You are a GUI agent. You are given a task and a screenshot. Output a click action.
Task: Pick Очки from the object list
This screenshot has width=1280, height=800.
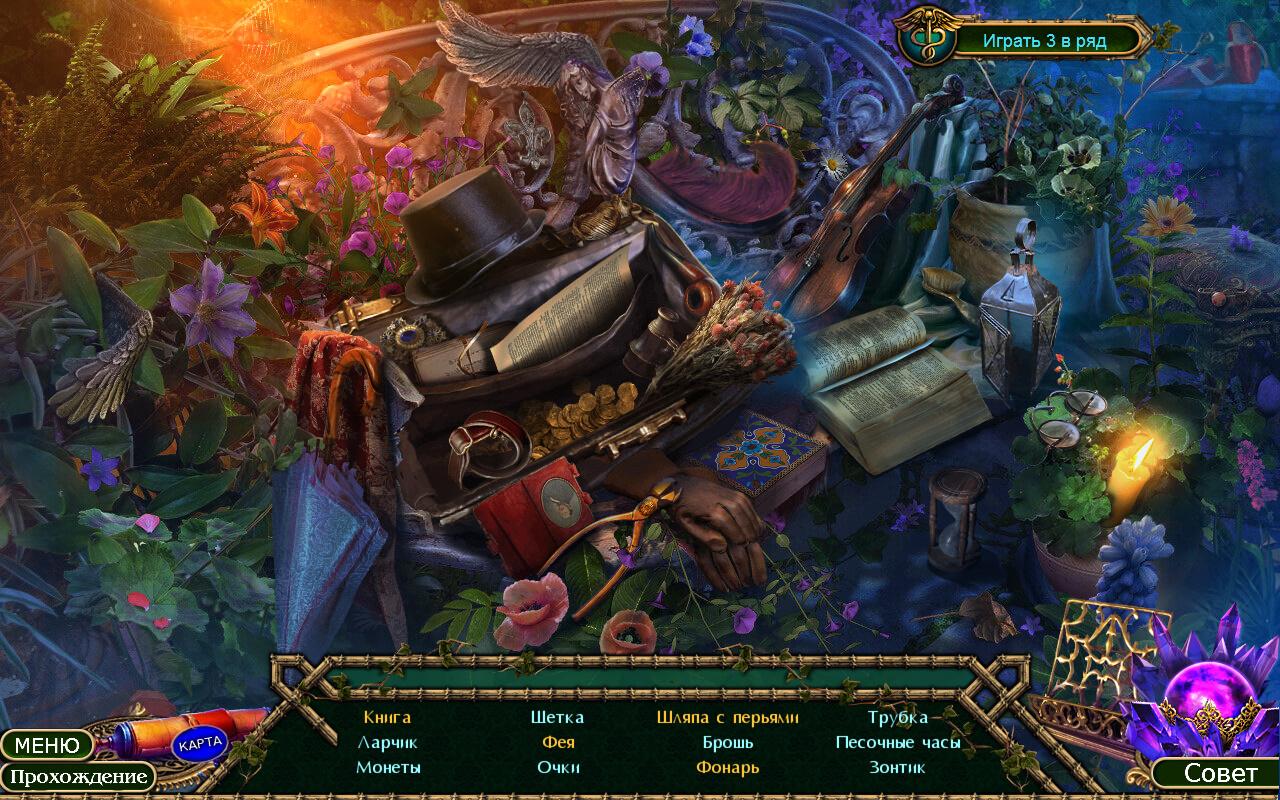pyautogui.click(x=558, y=767)
